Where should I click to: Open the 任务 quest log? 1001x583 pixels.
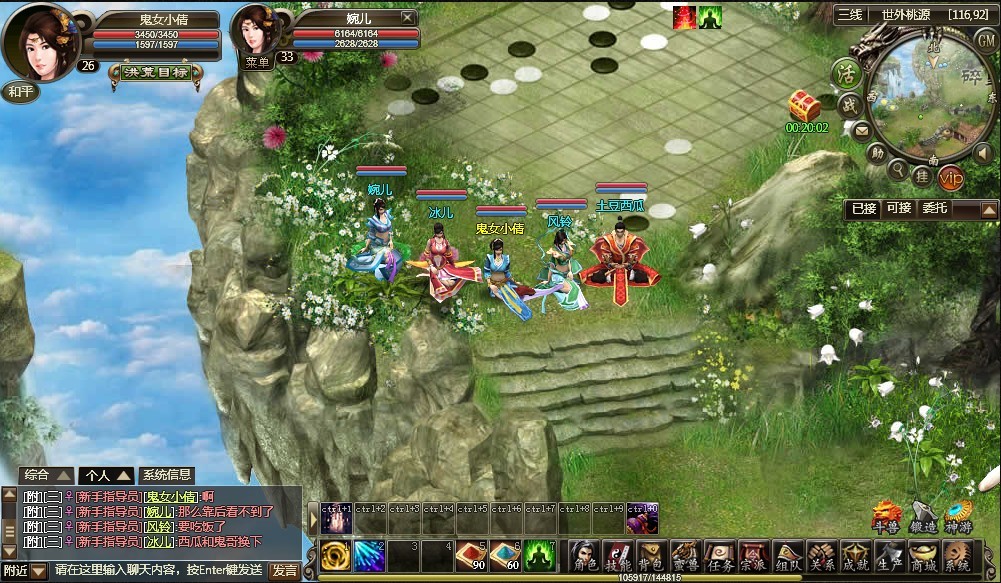(x=719, y=557)
